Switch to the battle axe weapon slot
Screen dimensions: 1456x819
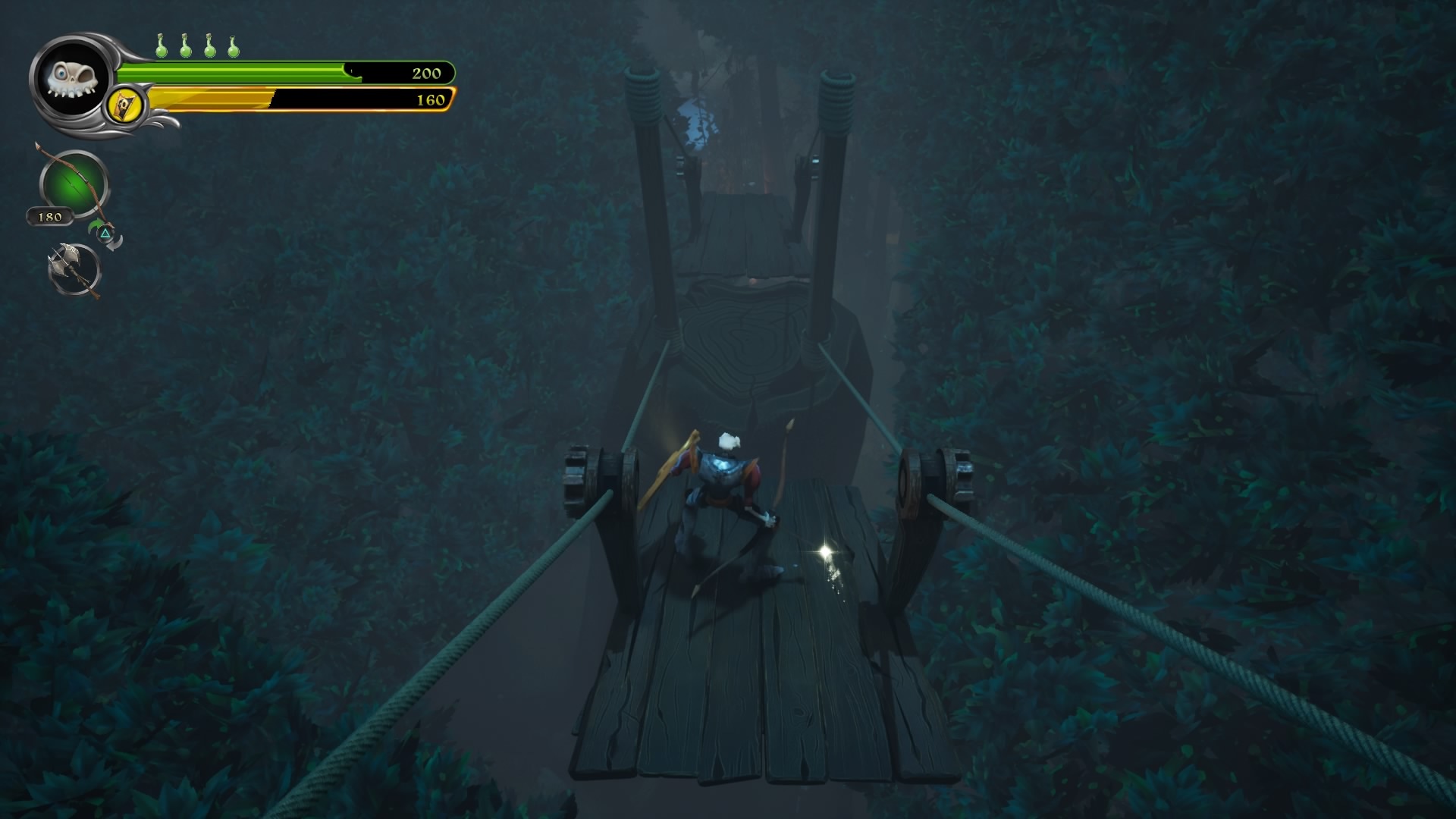[74, 268]
